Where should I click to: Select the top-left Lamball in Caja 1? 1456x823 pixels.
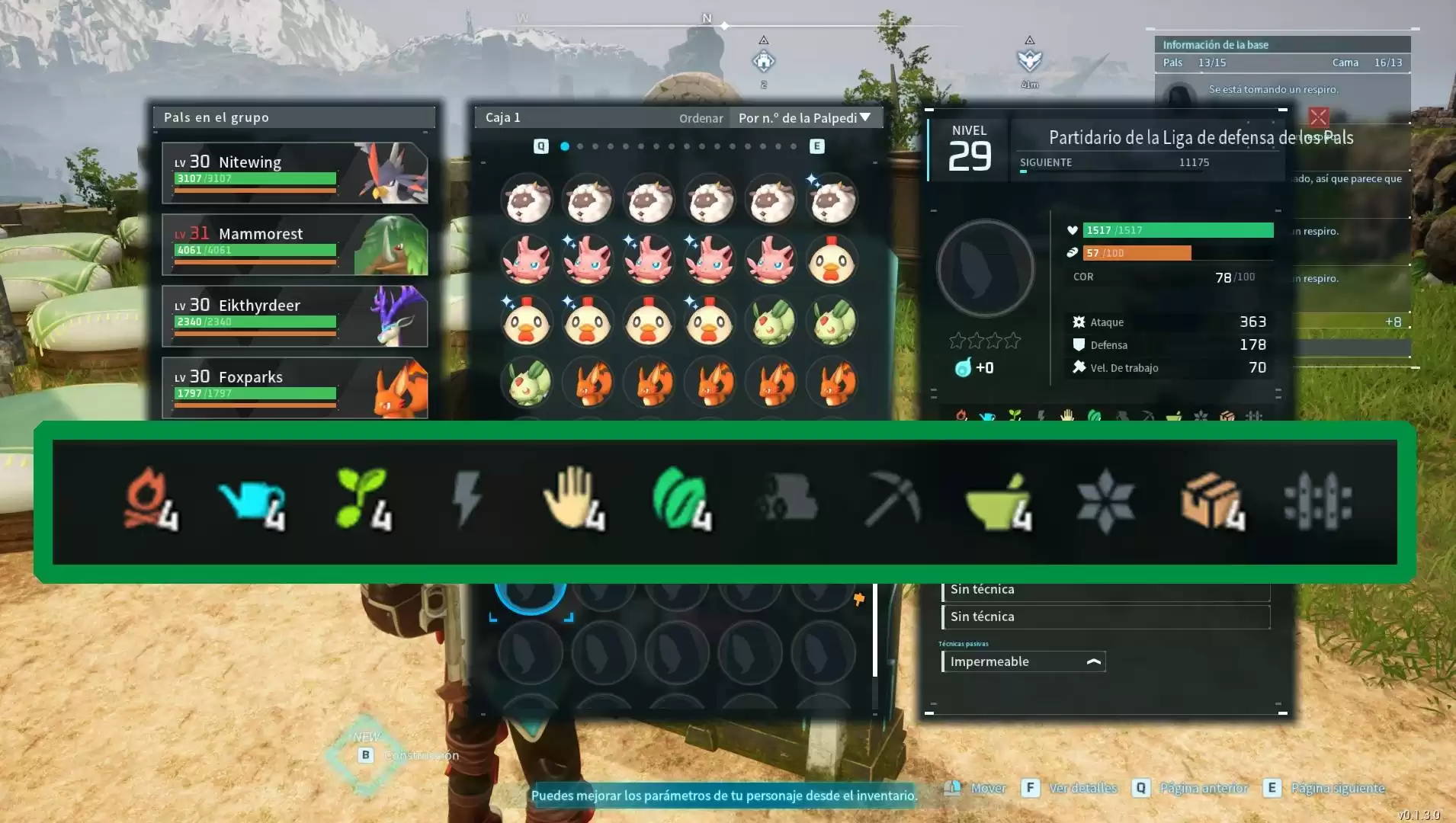pos(527,200)
